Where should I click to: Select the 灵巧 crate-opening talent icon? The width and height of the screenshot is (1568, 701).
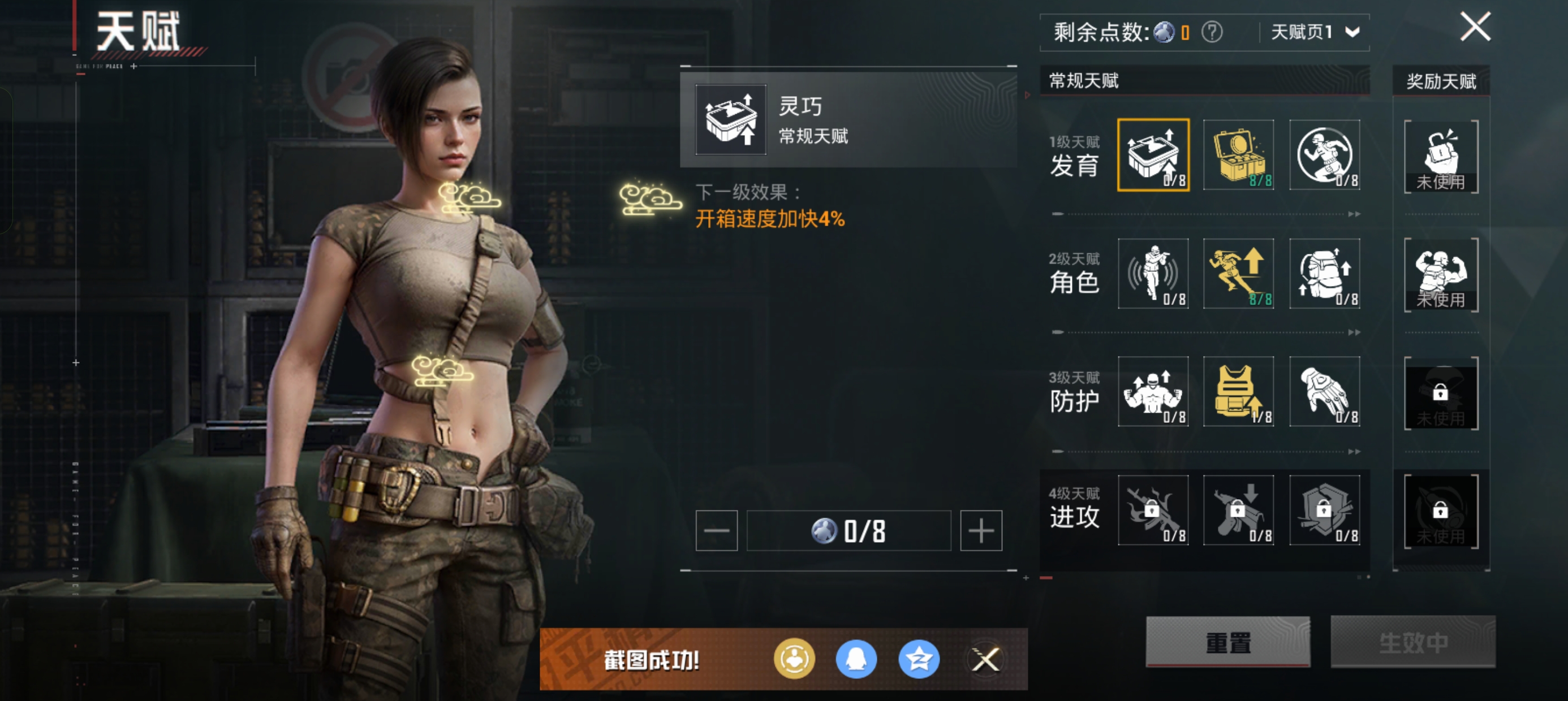click(x=1153, y=155)
